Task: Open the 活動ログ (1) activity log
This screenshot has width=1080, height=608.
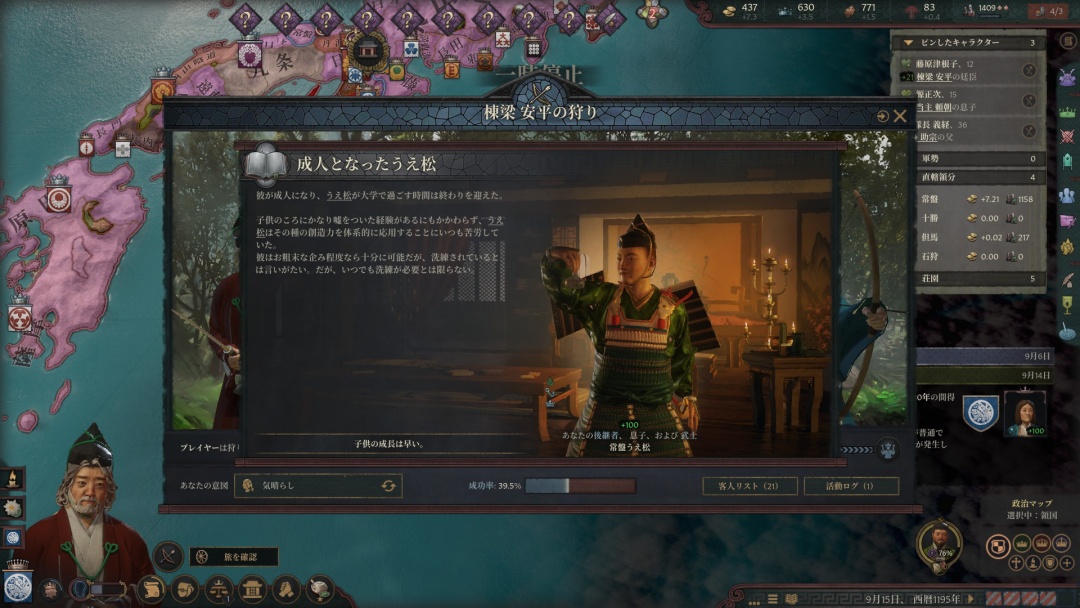Action: [x=850, y=486]
